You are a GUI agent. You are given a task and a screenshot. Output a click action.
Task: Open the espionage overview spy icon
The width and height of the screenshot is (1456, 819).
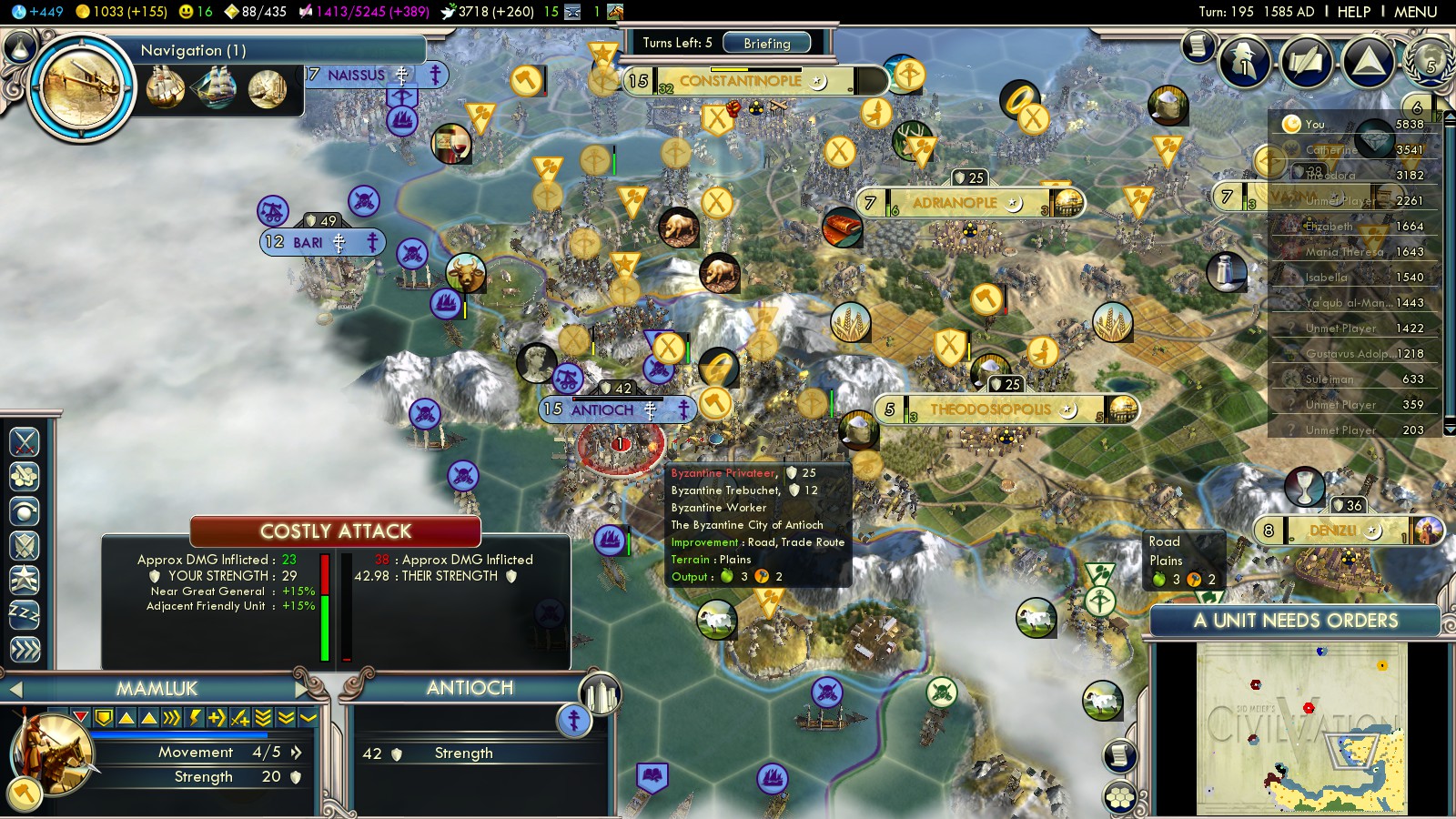tap(1244, 62)
